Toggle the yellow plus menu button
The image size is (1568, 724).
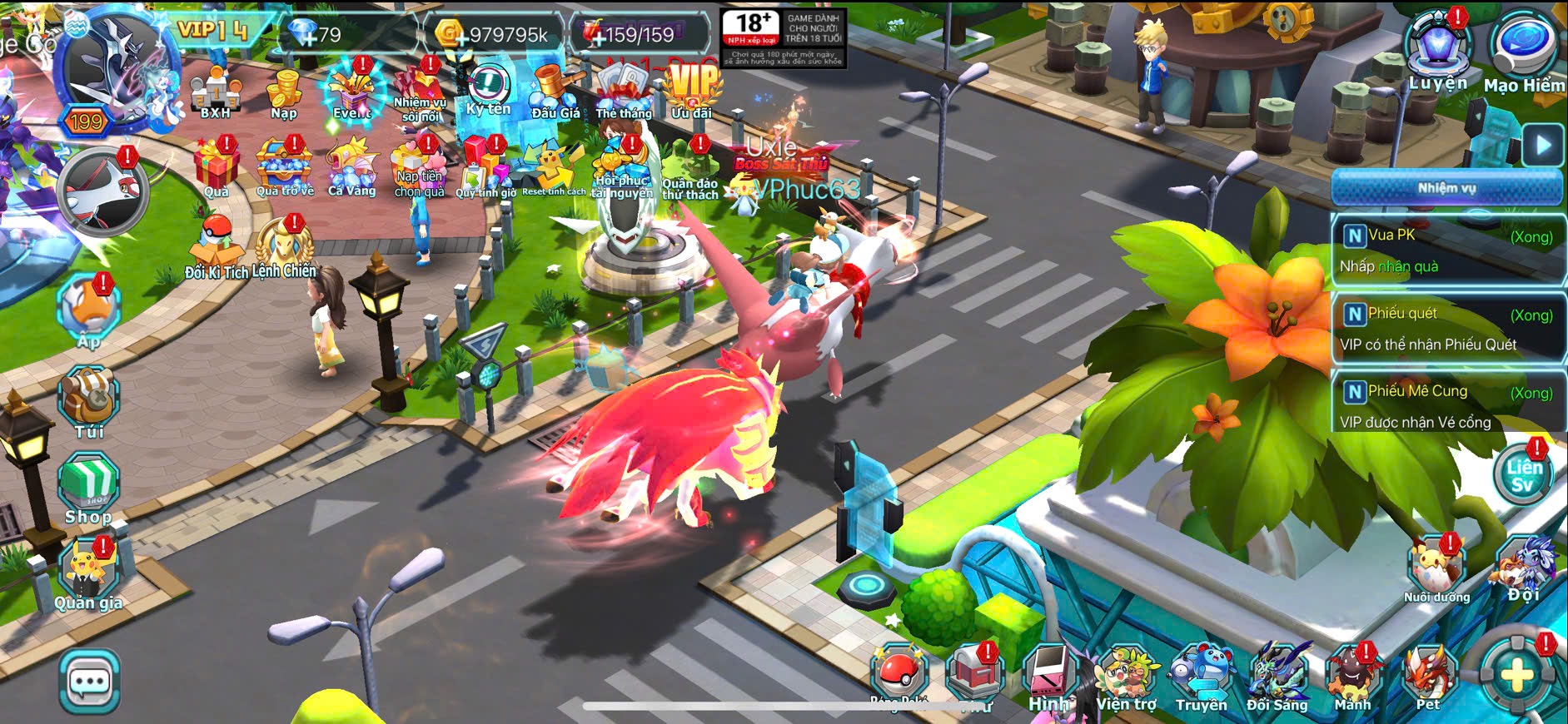pyautogui.click(x=1516, y=675)
